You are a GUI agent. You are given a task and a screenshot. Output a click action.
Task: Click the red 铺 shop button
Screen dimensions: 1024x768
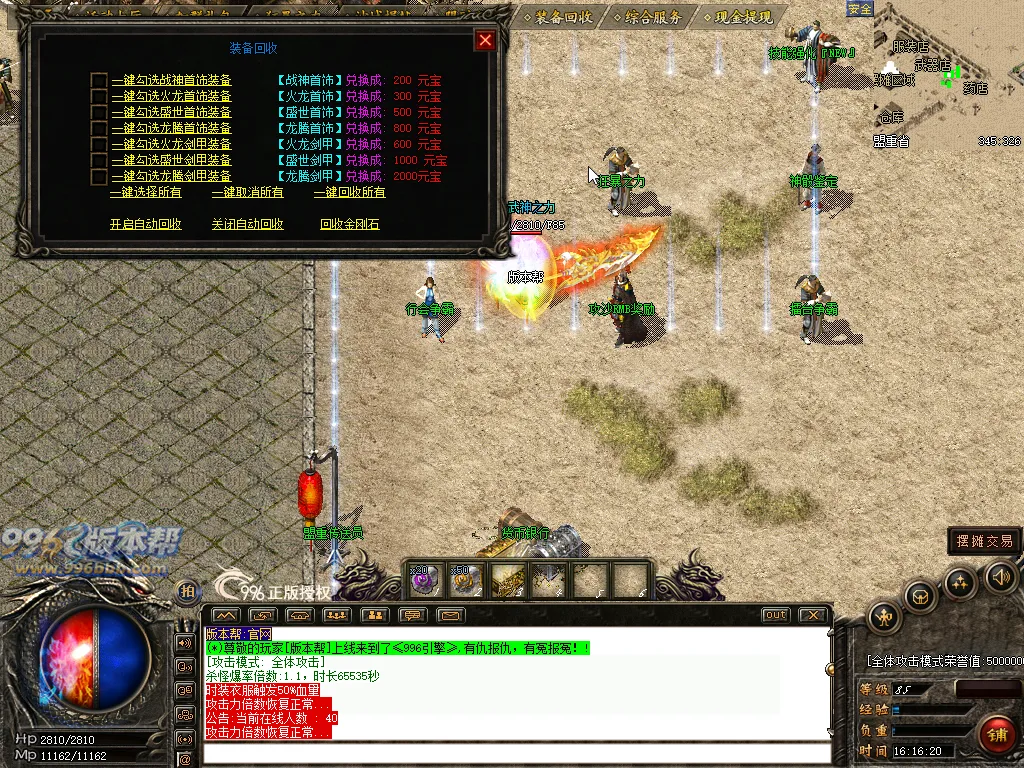(x=996, y=735)
